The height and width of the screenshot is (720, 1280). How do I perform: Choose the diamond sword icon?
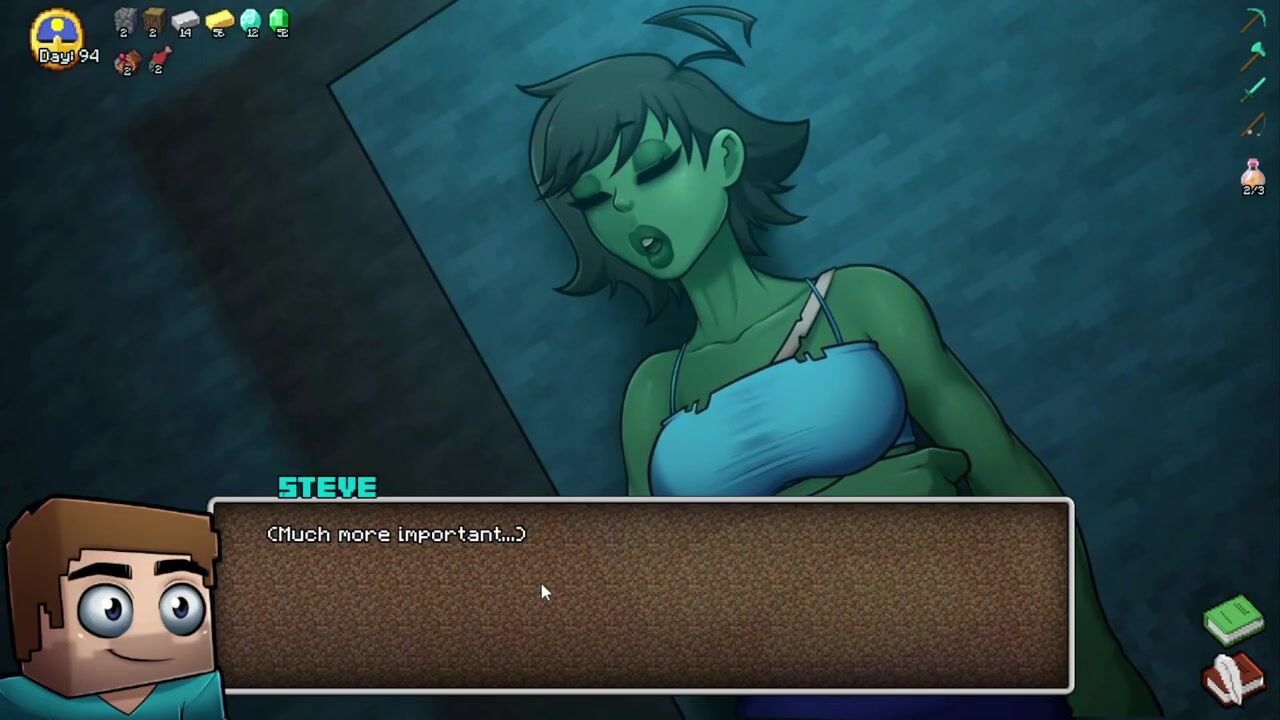tap(1253, 90)
